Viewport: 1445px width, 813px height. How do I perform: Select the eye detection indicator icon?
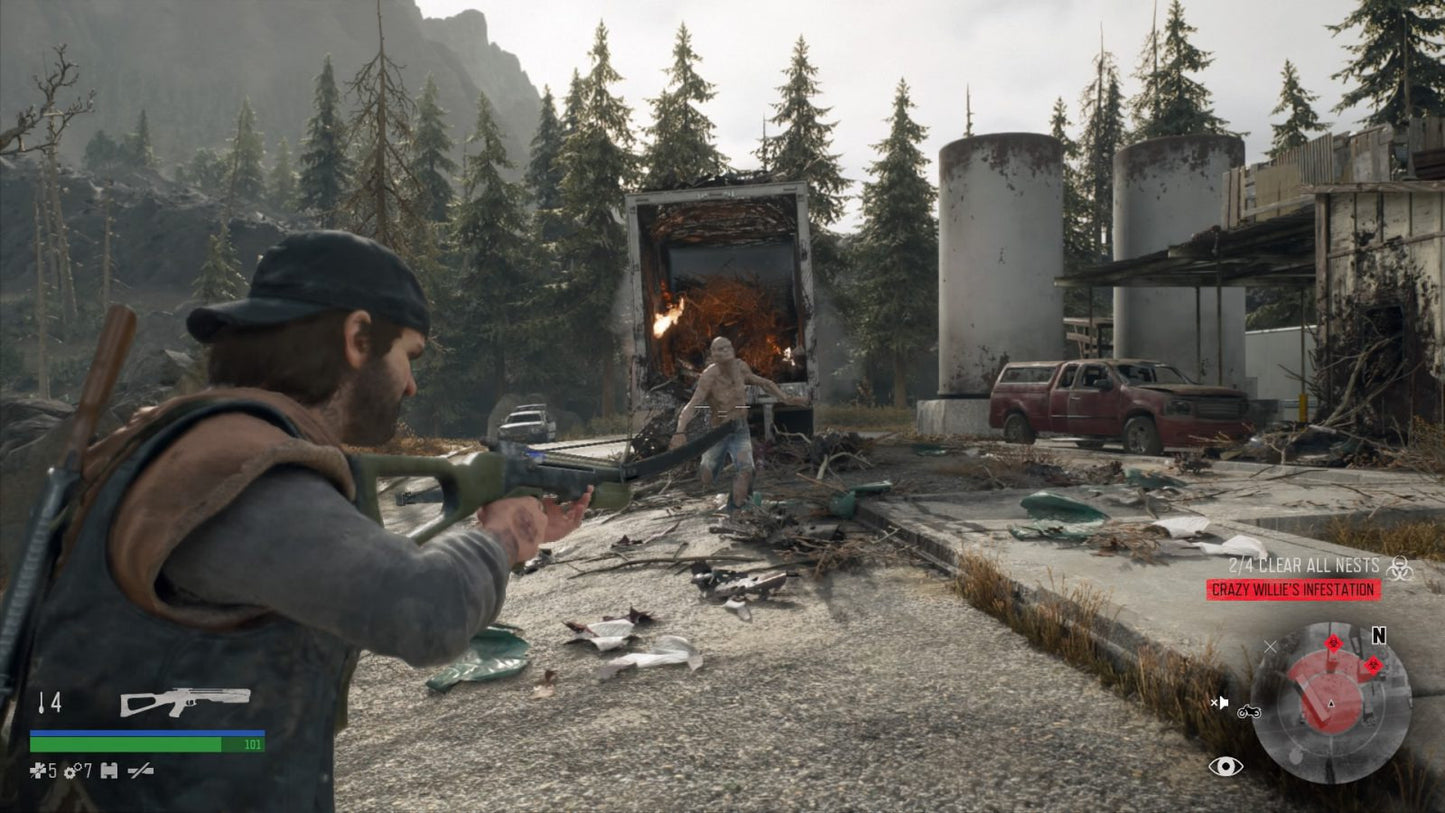1225,765
